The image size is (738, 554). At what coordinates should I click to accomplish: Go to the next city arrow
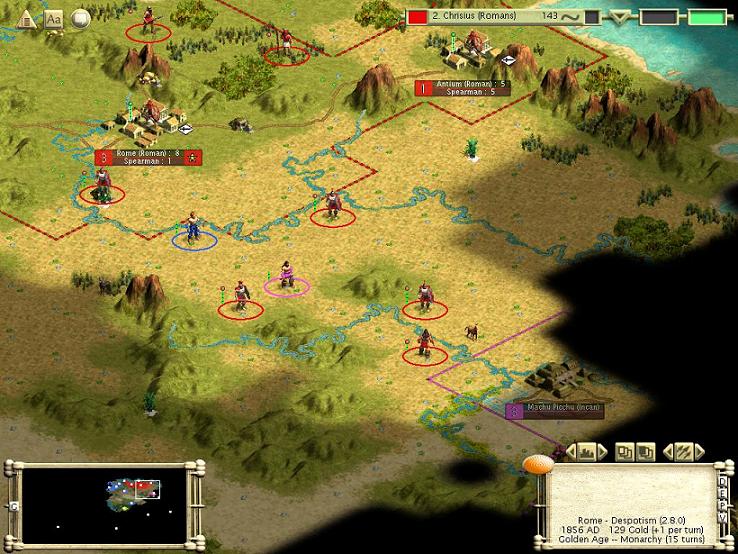click(x=603, y=452)
